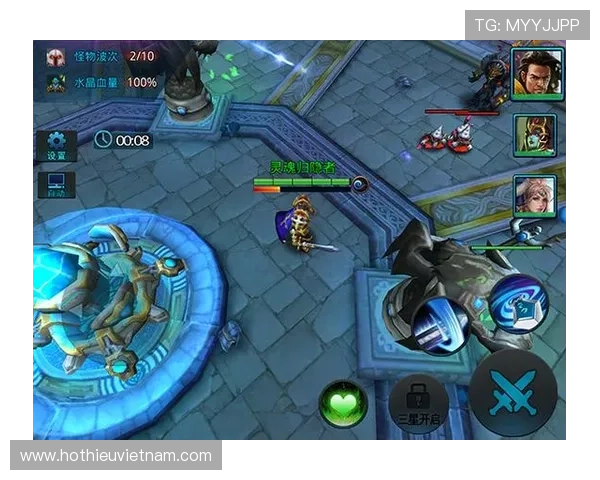Switch to the green masked hero portrait
Image resolution: width=600 pixels, height=480 pixels.
(x=534, y=136)
